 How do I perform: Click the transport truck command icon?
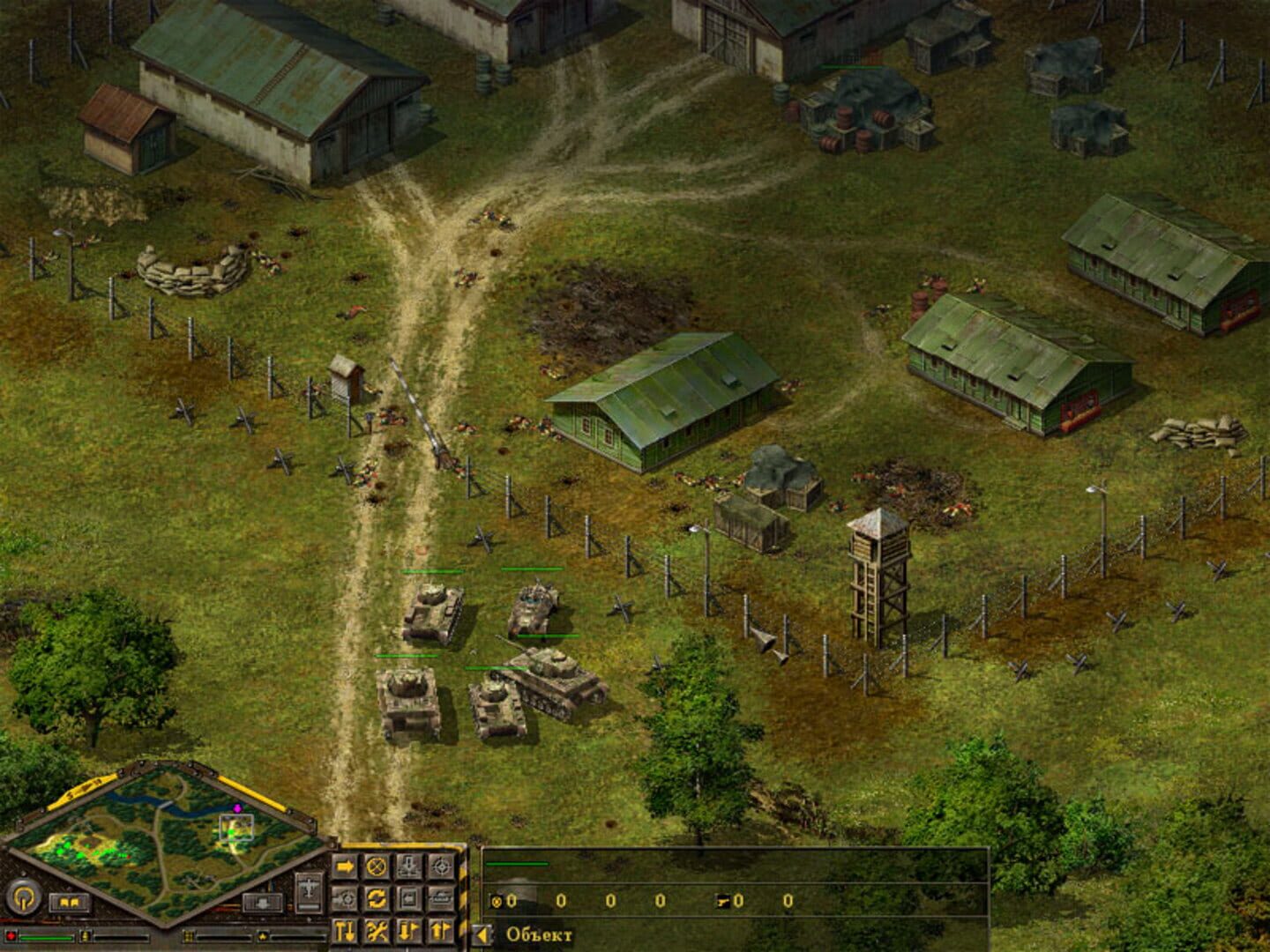(x=440, y=899)
